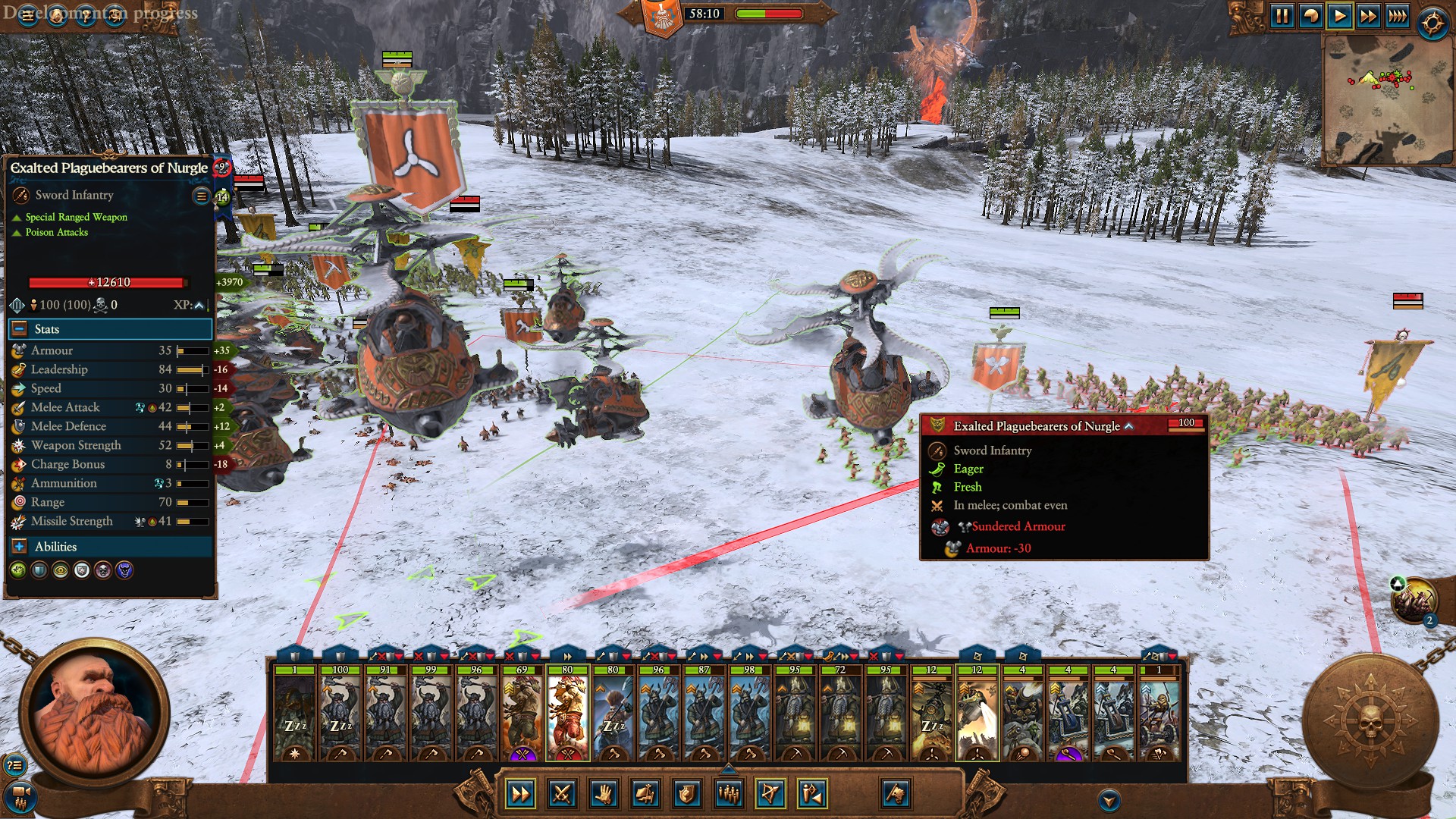Open the compass tactical map button

coord(1432,23)
